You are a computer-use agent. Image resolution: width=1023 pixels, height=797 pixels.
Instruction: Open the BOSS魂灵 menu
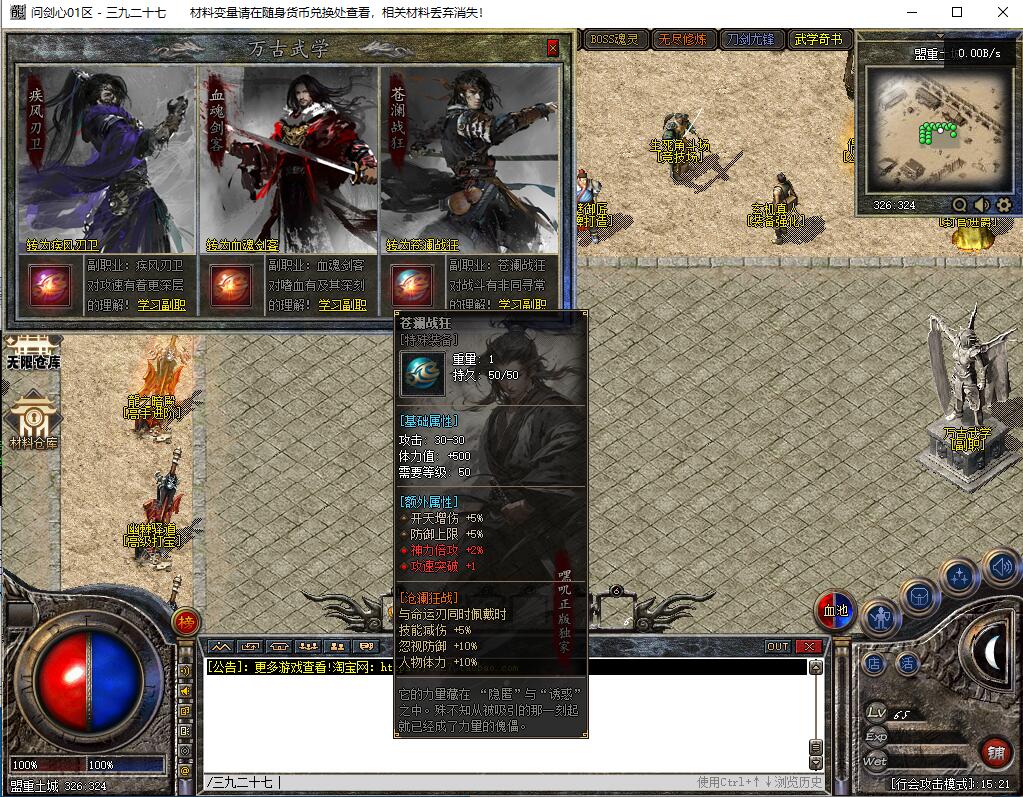(614, 40)
